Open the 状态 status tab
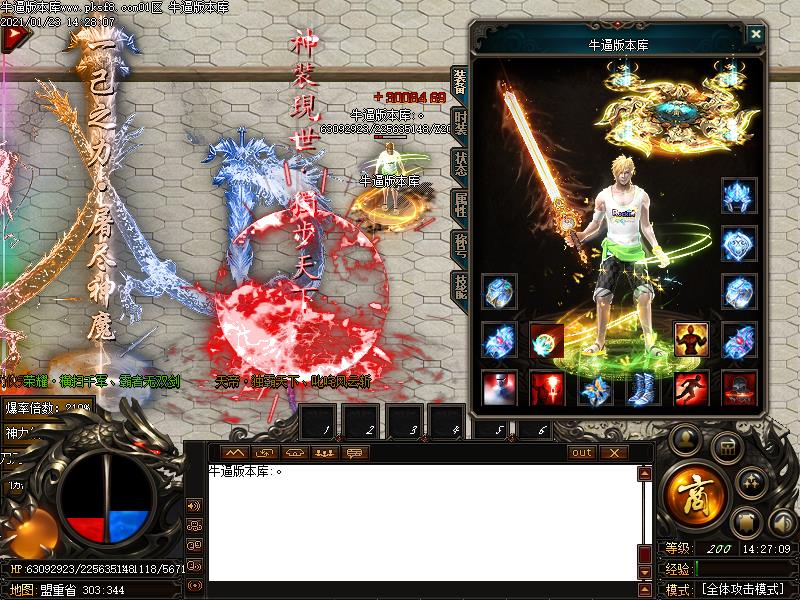800x600 pixels. pyautogui.click(x=460, y=164)
